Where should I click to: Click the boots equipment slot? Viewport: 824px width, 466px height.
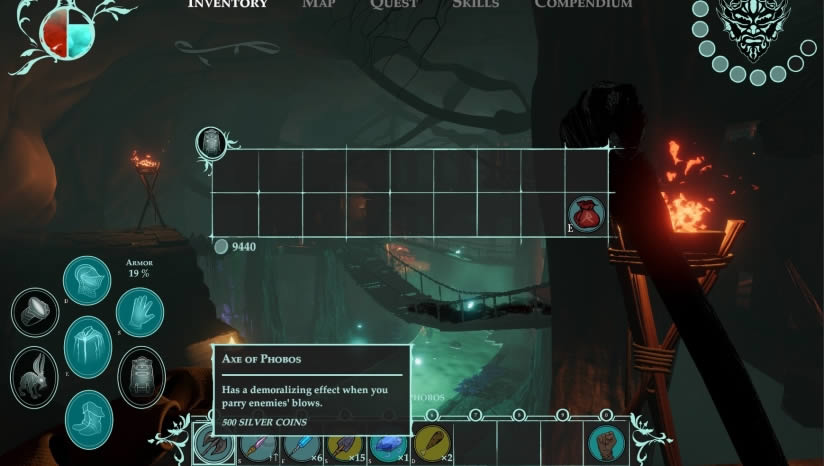89,418
